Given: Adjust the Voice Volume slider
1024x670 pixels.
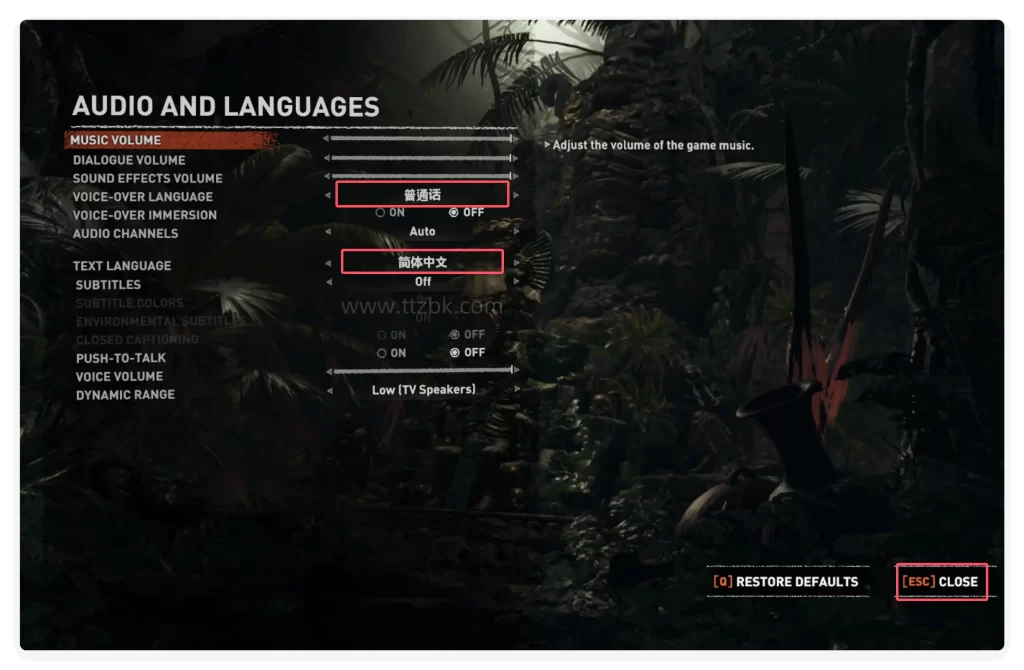Looking at the screenshot, I should (422, 371).
